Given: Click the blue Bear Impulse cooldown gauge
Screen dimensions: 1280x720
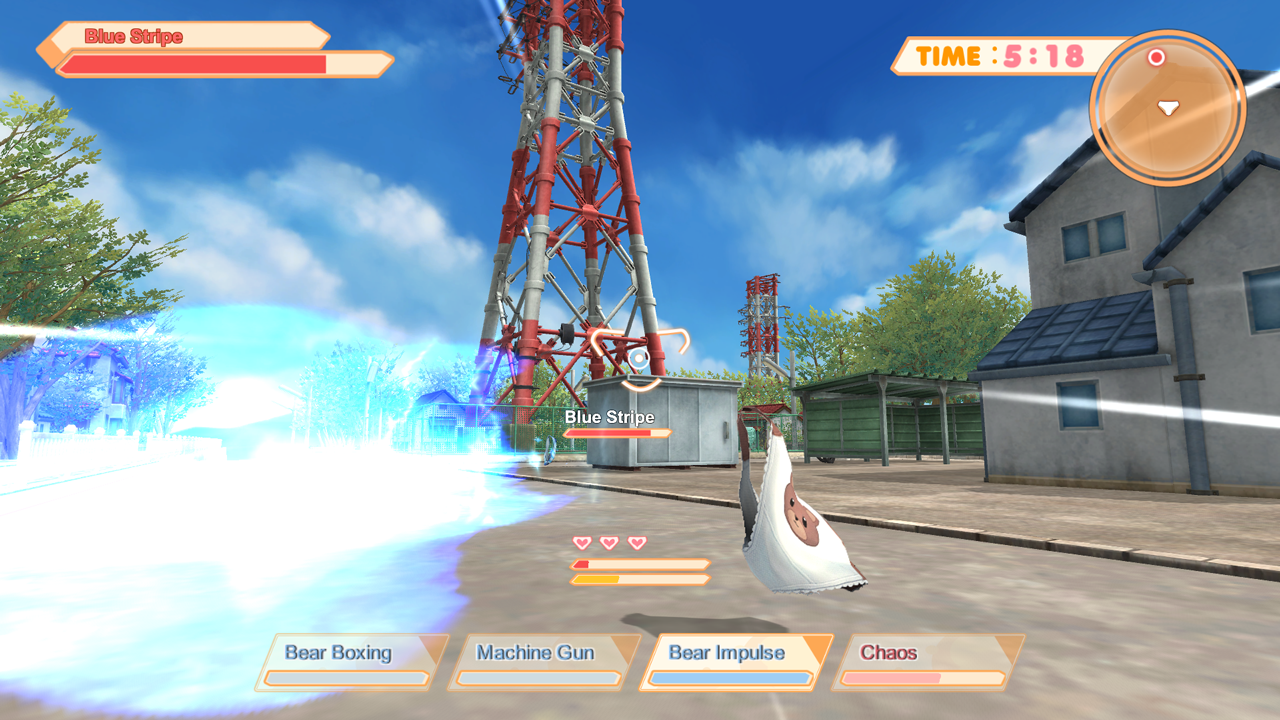Looking at the screenshot, I should tap(732, 678).
